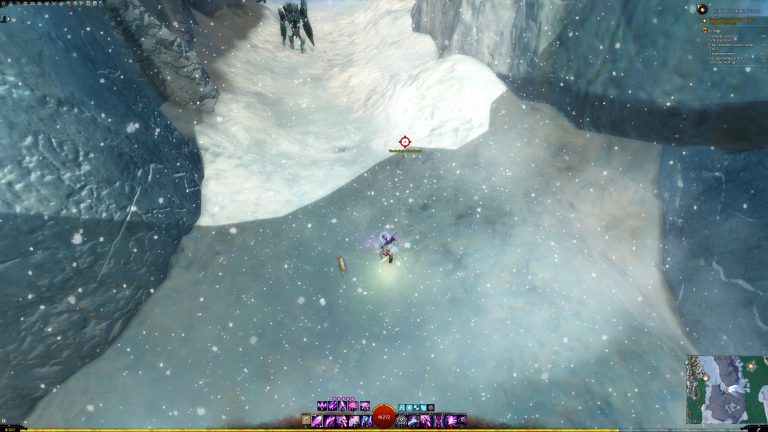Activate the fifth weapon skill slot
768x432 pixels.
click(366, 421)
